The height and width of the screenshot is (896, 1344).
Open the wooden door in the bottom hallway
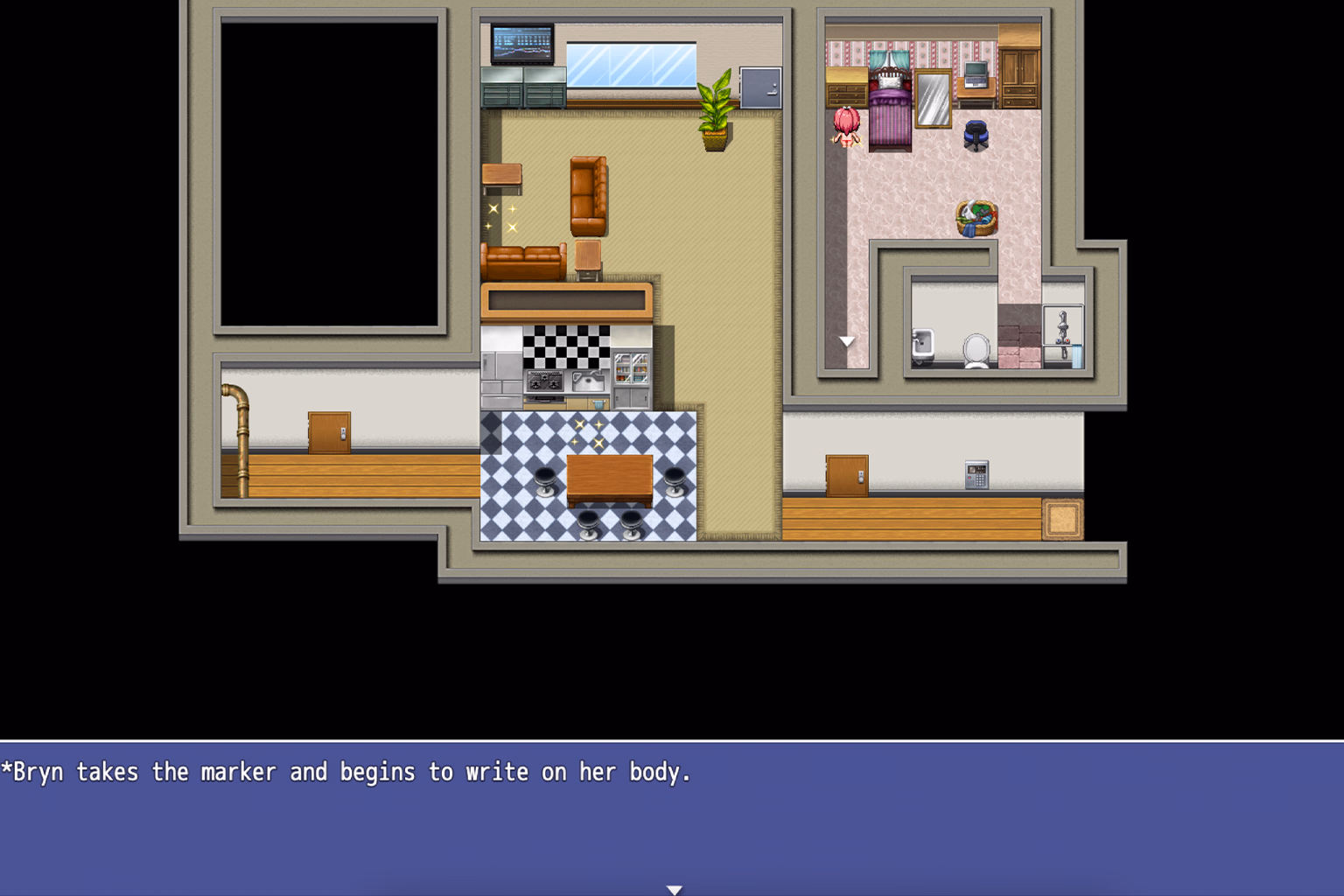(846, 475)
